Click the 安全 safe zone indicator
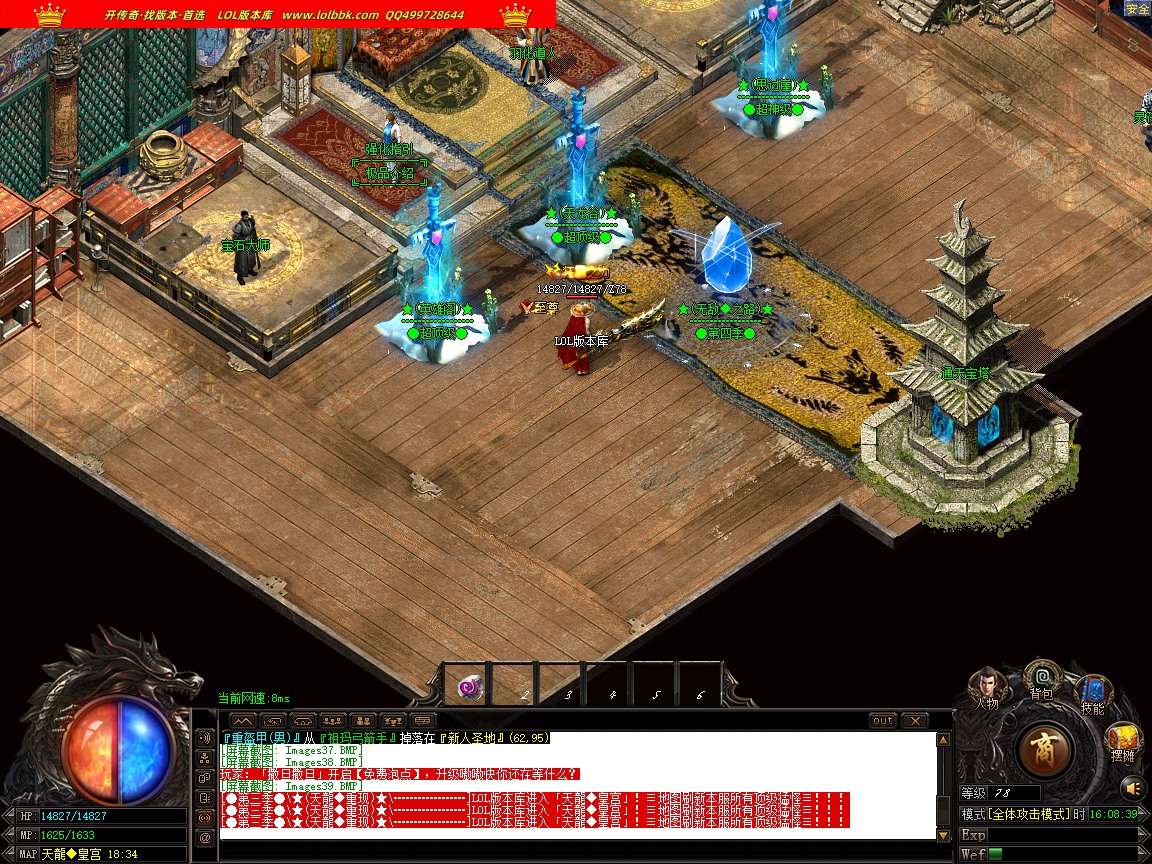The width and height of the screenshot is (1152, 864). pyautogui.click(x=1137, y=9)
